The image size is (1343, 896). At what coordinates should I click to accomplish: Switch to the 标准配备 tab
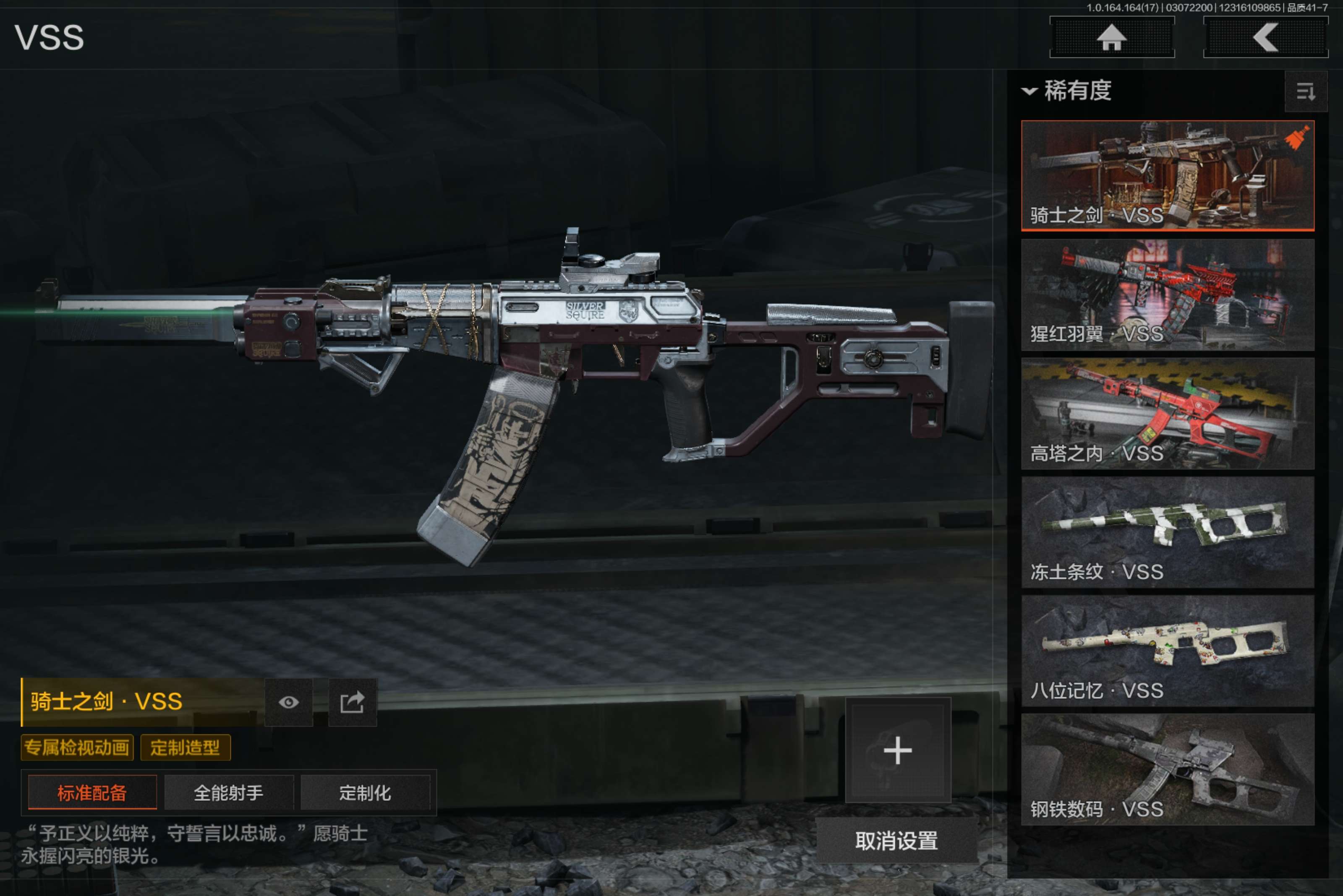click(x=92, y=792)
